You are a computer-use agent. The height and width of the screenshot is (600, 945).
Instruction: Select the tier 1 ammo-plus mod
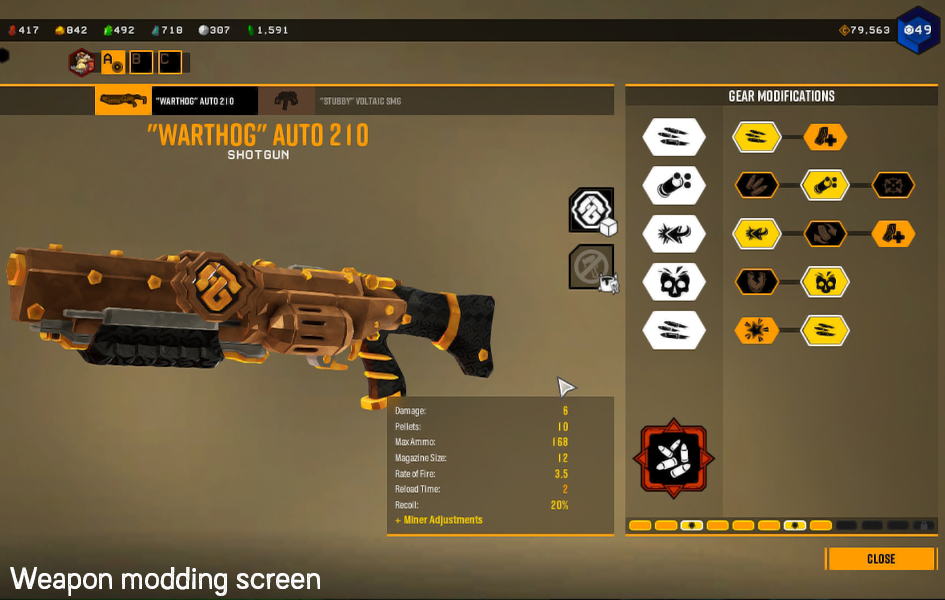pos(826,137)
